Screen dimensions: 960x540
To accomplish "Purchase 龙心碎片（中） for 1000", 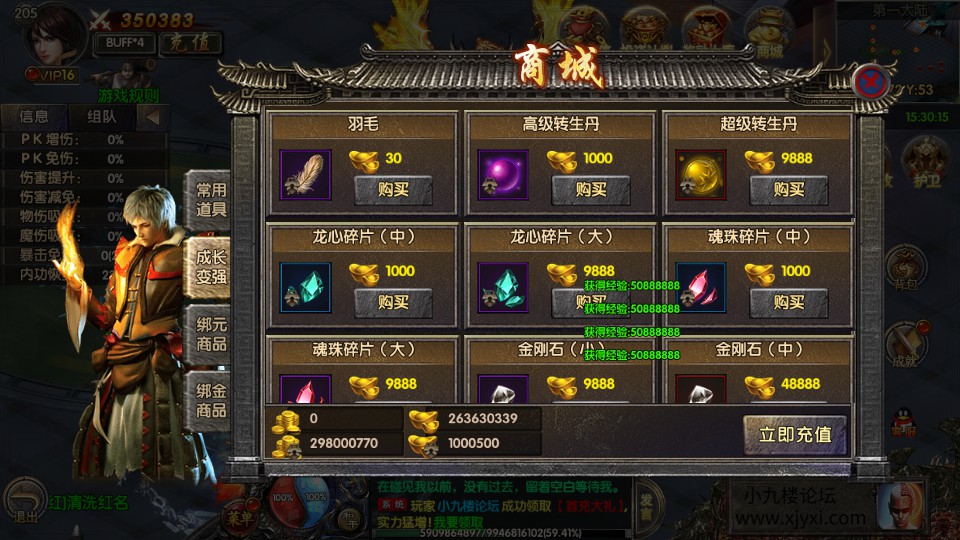I will [393, 302].
